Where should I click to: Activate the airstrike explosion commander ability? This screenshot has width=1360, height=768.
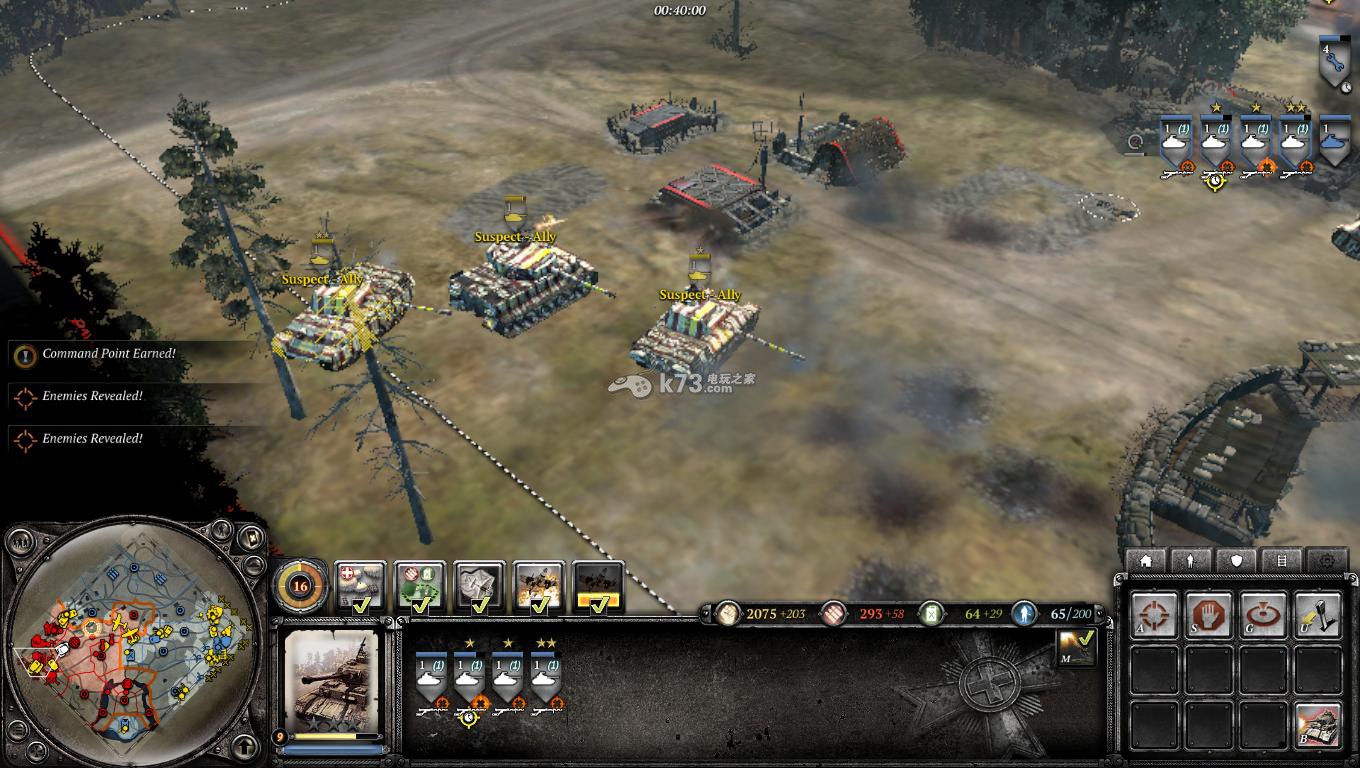[540, 586]
